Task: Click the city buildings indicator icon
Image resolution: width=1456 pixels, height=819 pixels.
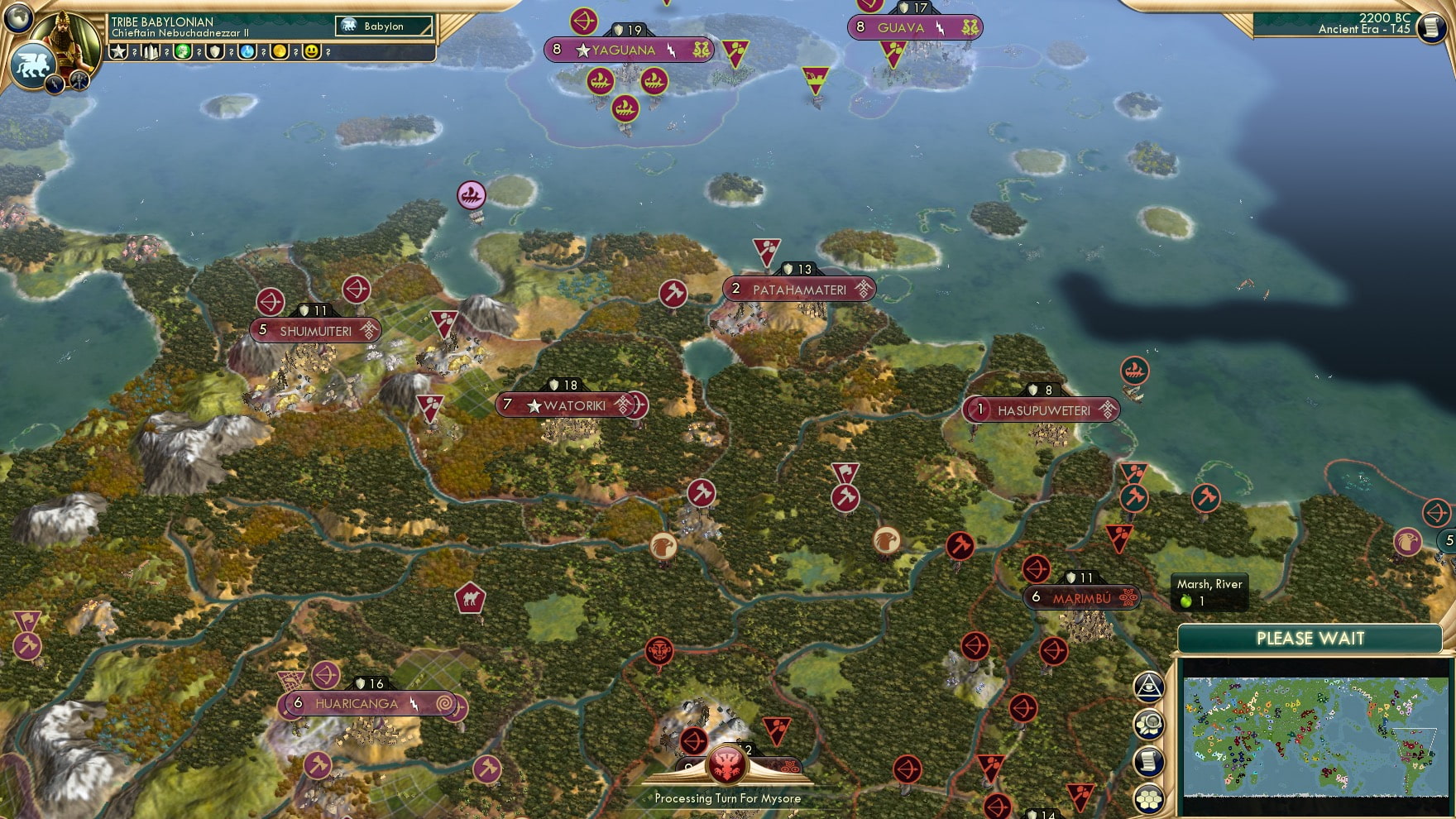Action: tap(151, 53)
